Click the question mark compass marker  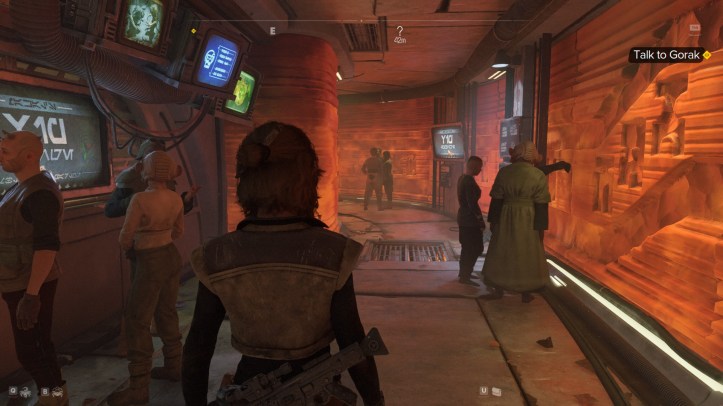pyautogui.click(x=400, y=32)
